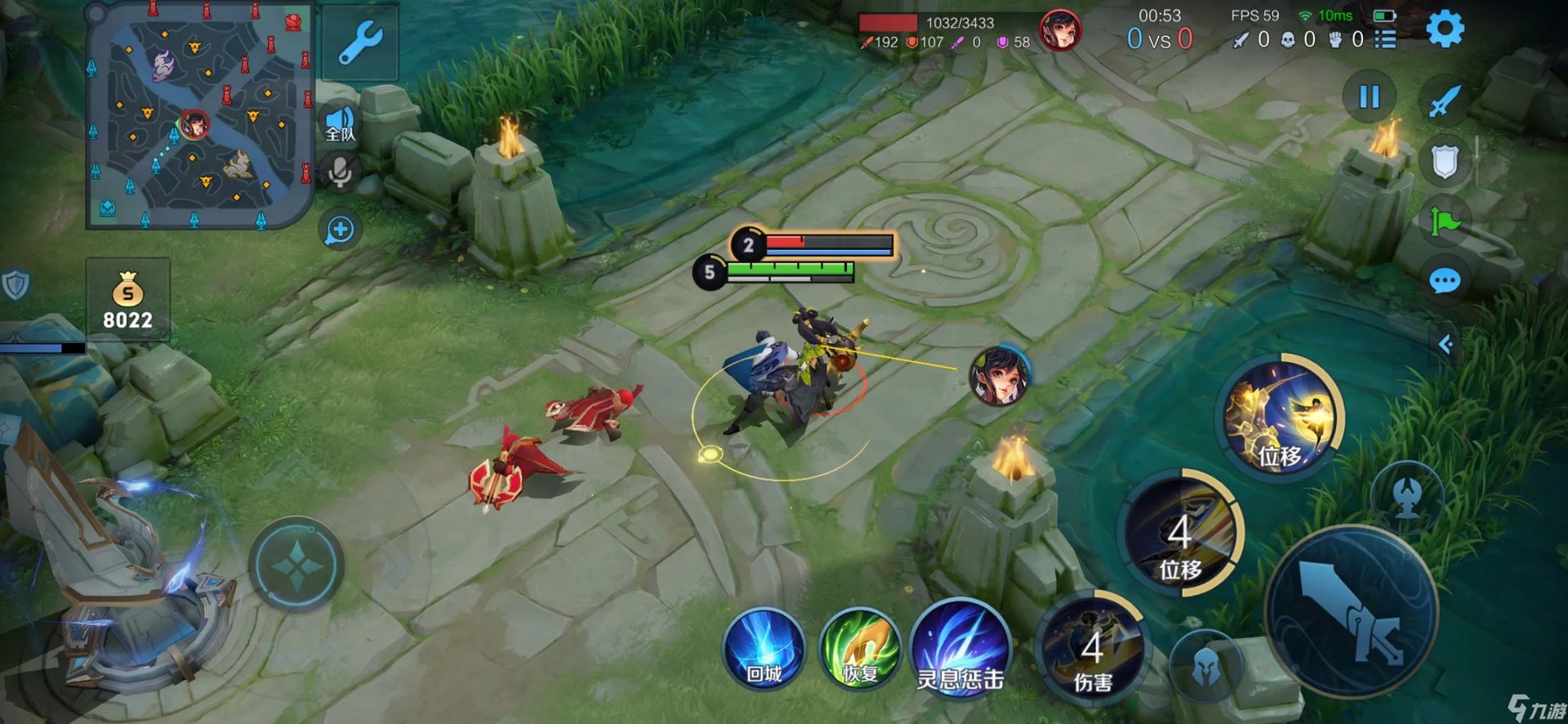Viewport: 1568px width, 724px height.
Task: Click the minimap
Action: 199,114
